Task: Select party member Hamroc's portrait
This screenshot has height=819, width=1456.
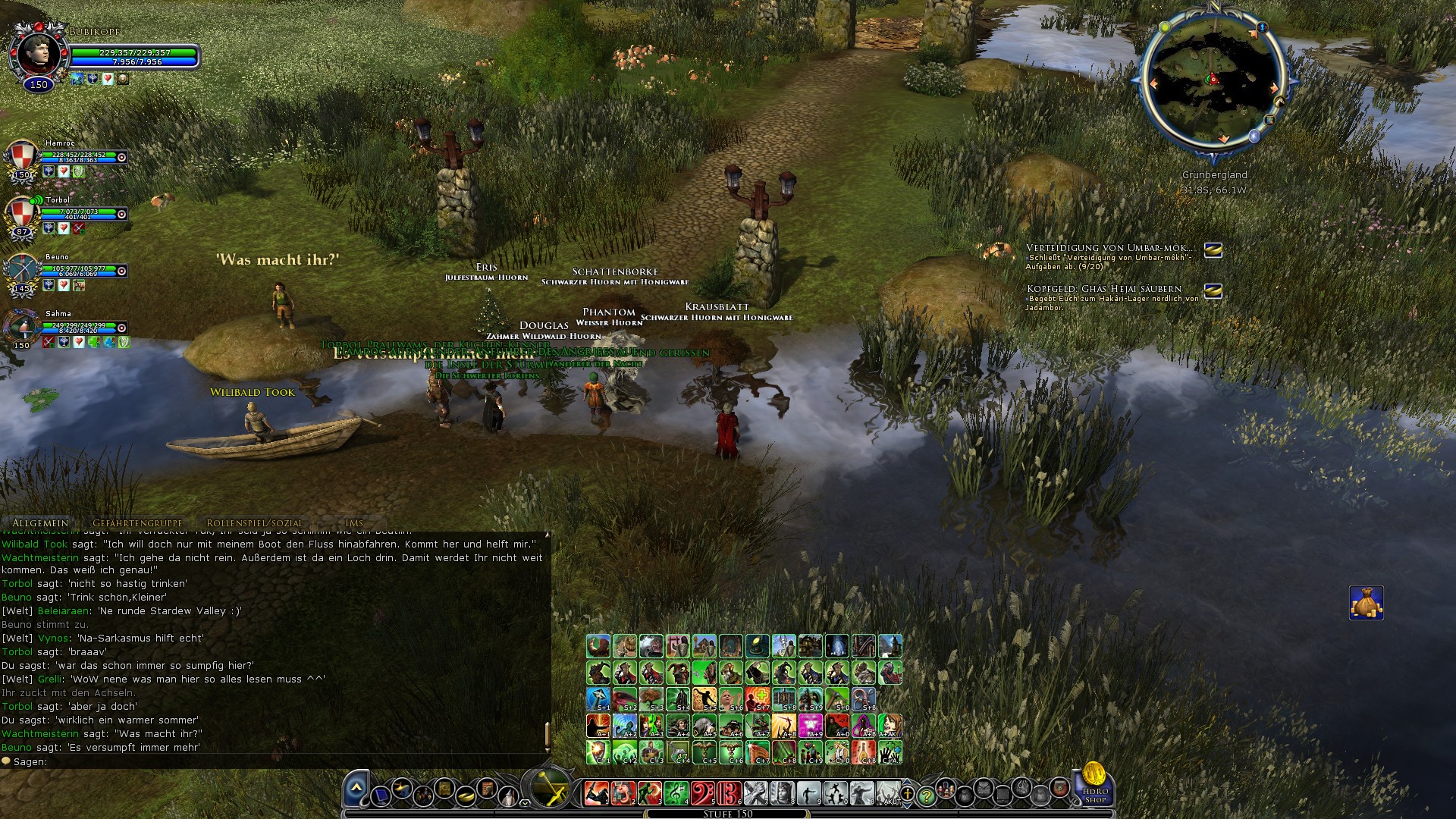Action: pos(22,158)
